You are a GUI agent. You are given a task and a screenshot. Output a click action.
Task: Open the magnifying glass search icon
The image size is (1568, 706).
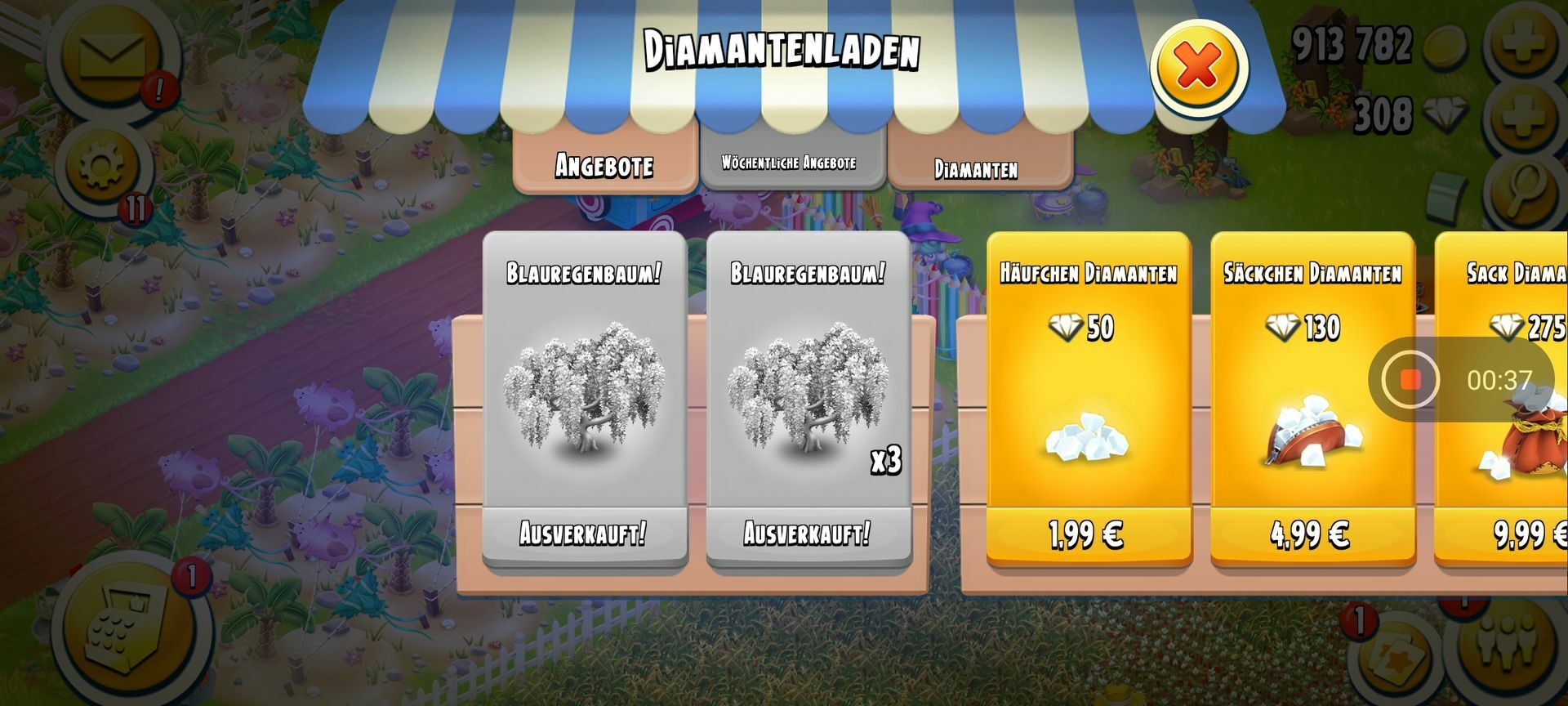click(x=1525, y=190)
